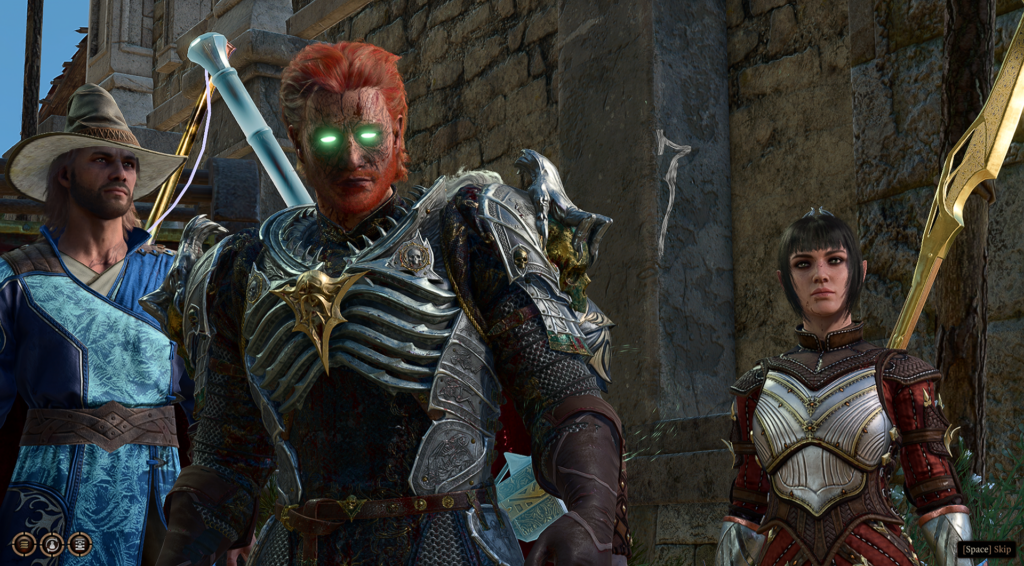Click the character swap icon with circling arrows
The height and width of the screenshot is (566, 1024).
[x=52, y=544]
